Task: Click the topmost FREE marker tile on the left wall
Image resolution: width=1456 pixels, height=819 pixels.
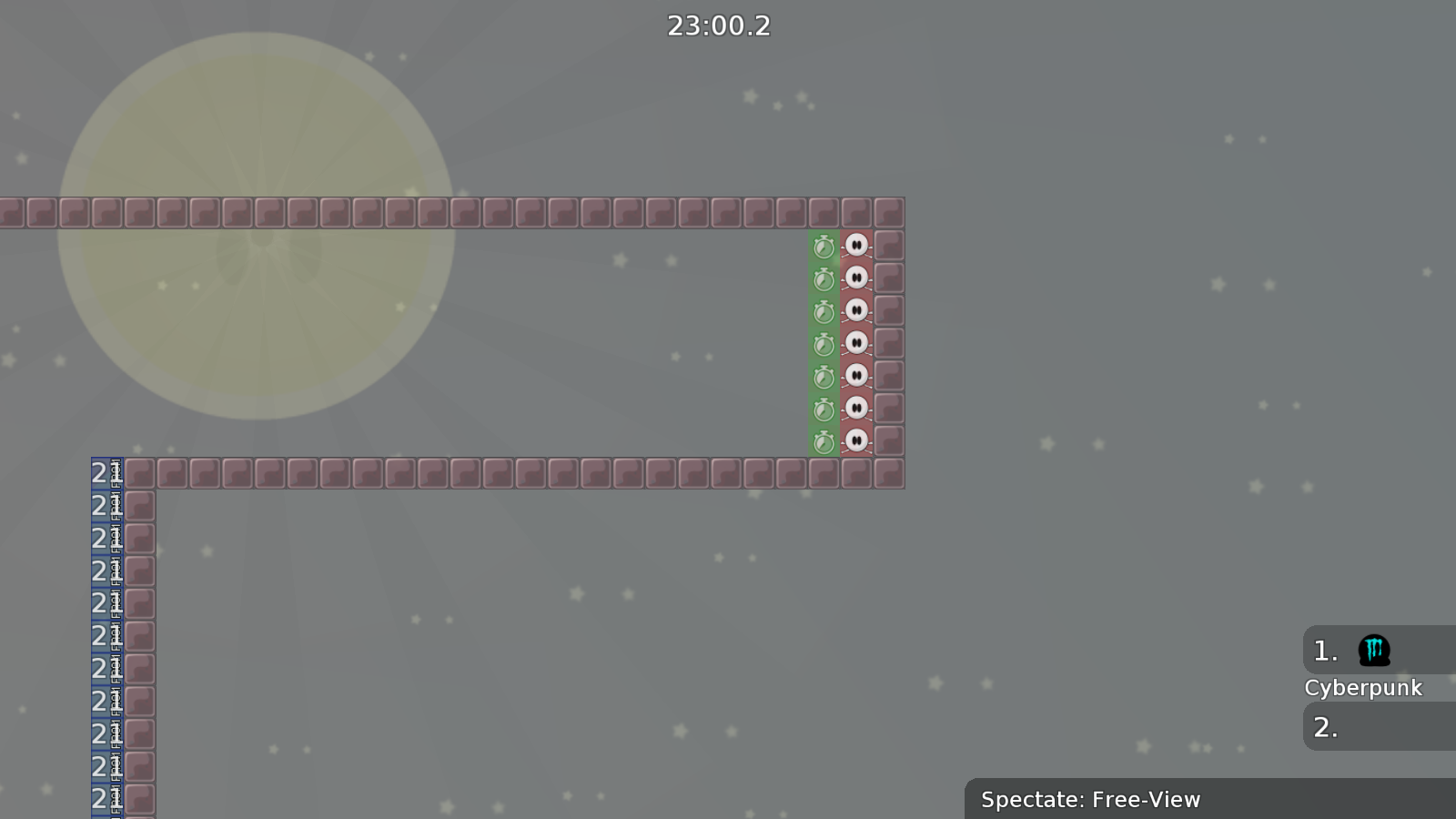Action: pyautogui.click(x=115, y=472)
